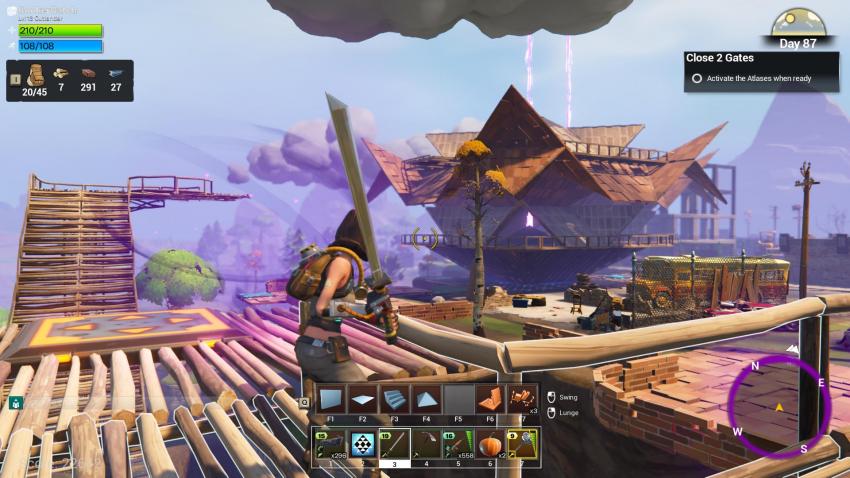Screen dimensions: 850x478
Task: Open the backpack inventory icon
Action: point(35,76)
